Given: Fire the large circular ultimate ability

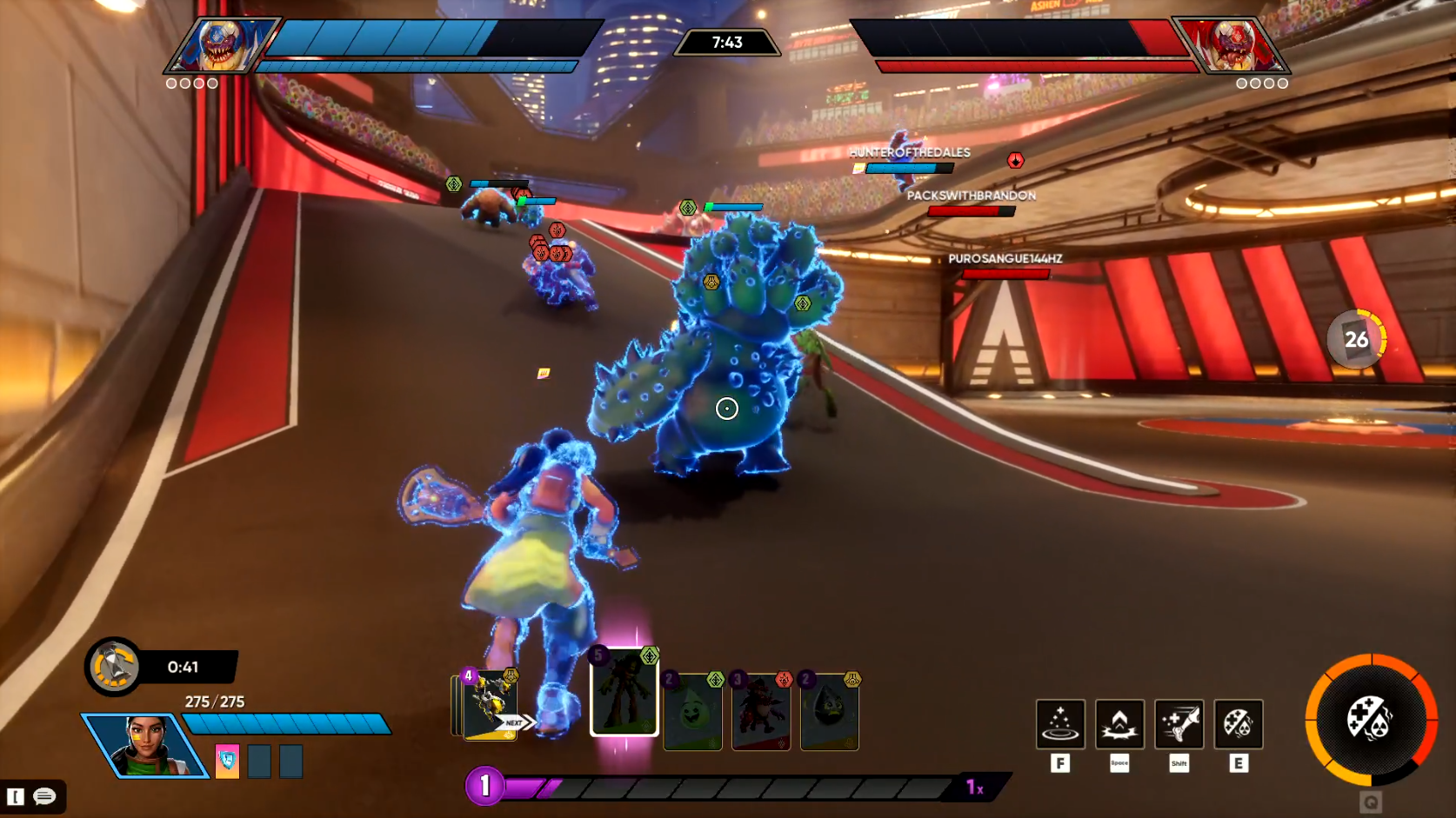Looking at the screenshot, I should coord(1371,720).
